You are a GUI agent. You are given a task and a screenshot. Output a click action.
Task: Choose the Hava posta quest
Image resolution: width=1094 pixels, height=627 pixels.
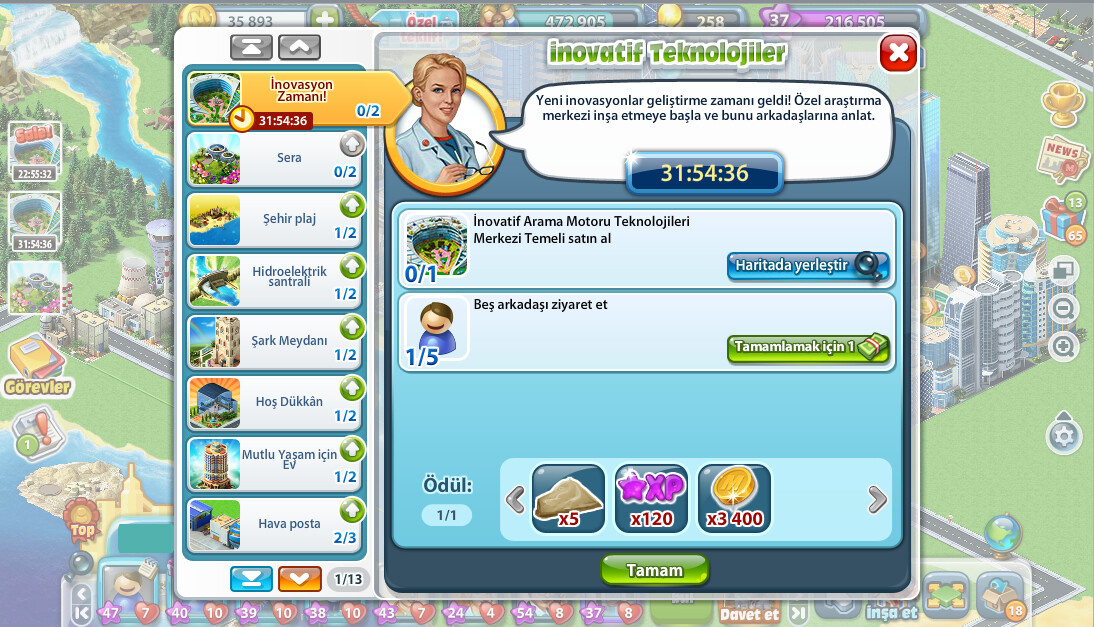point(275,525)
